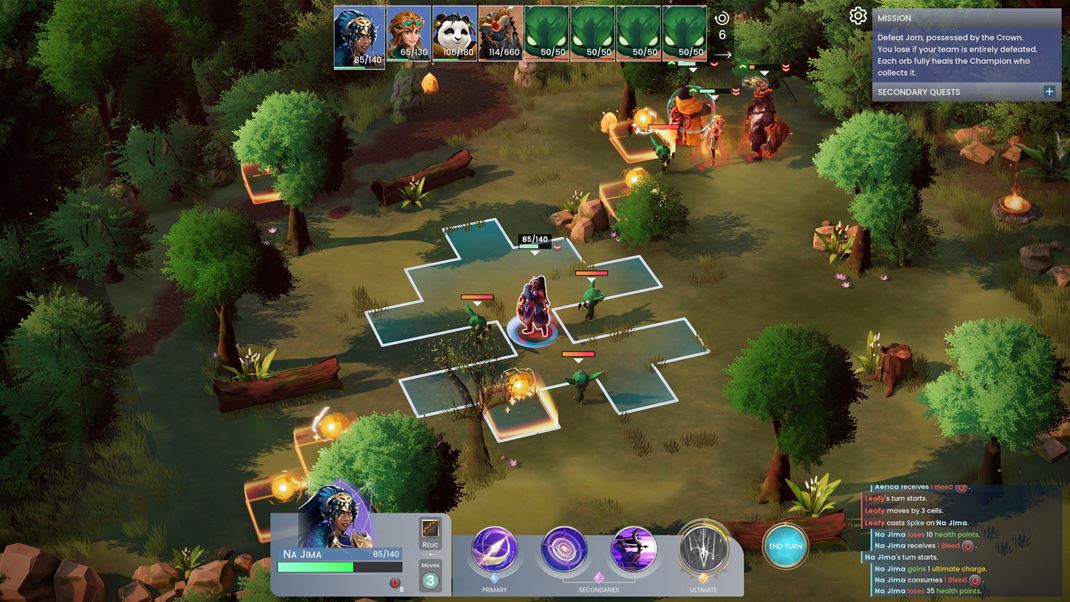Activate the greyed-out Ultimate ability
Viewport: 1070px width, 602px height.
703,549
